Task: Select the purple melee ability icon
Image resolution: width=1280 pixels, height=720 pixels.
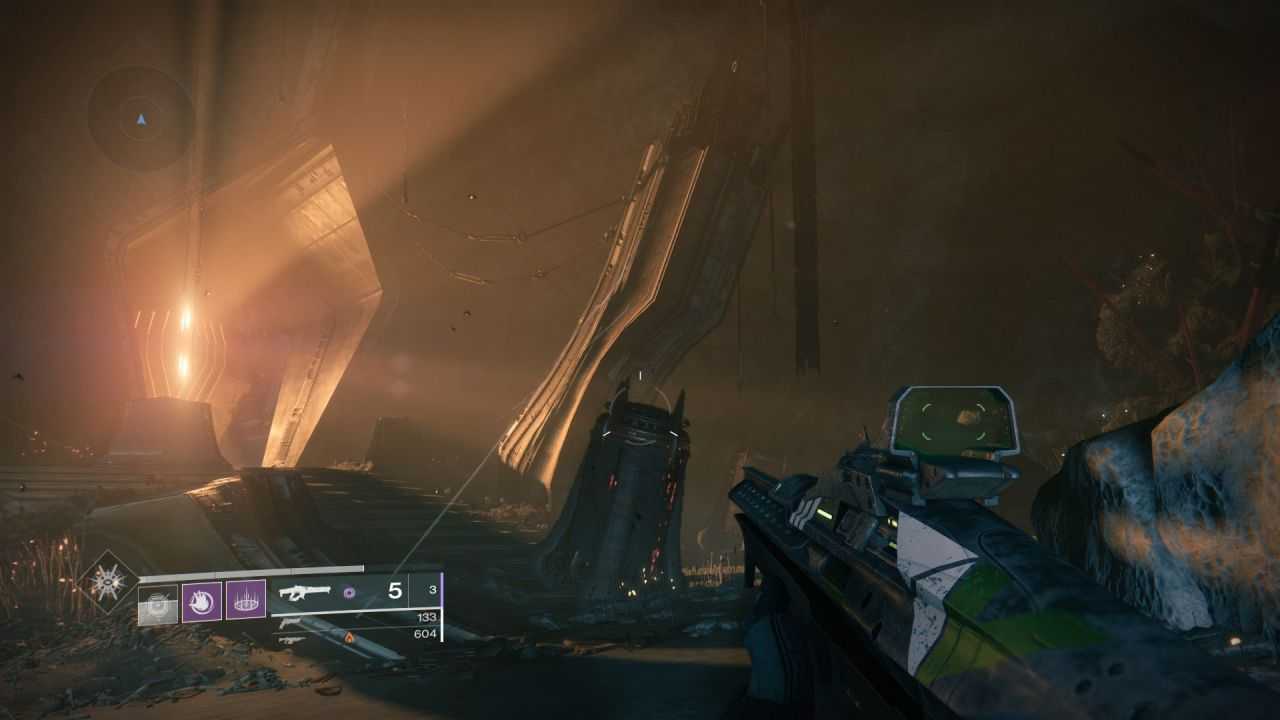Action: coord(202,603)
